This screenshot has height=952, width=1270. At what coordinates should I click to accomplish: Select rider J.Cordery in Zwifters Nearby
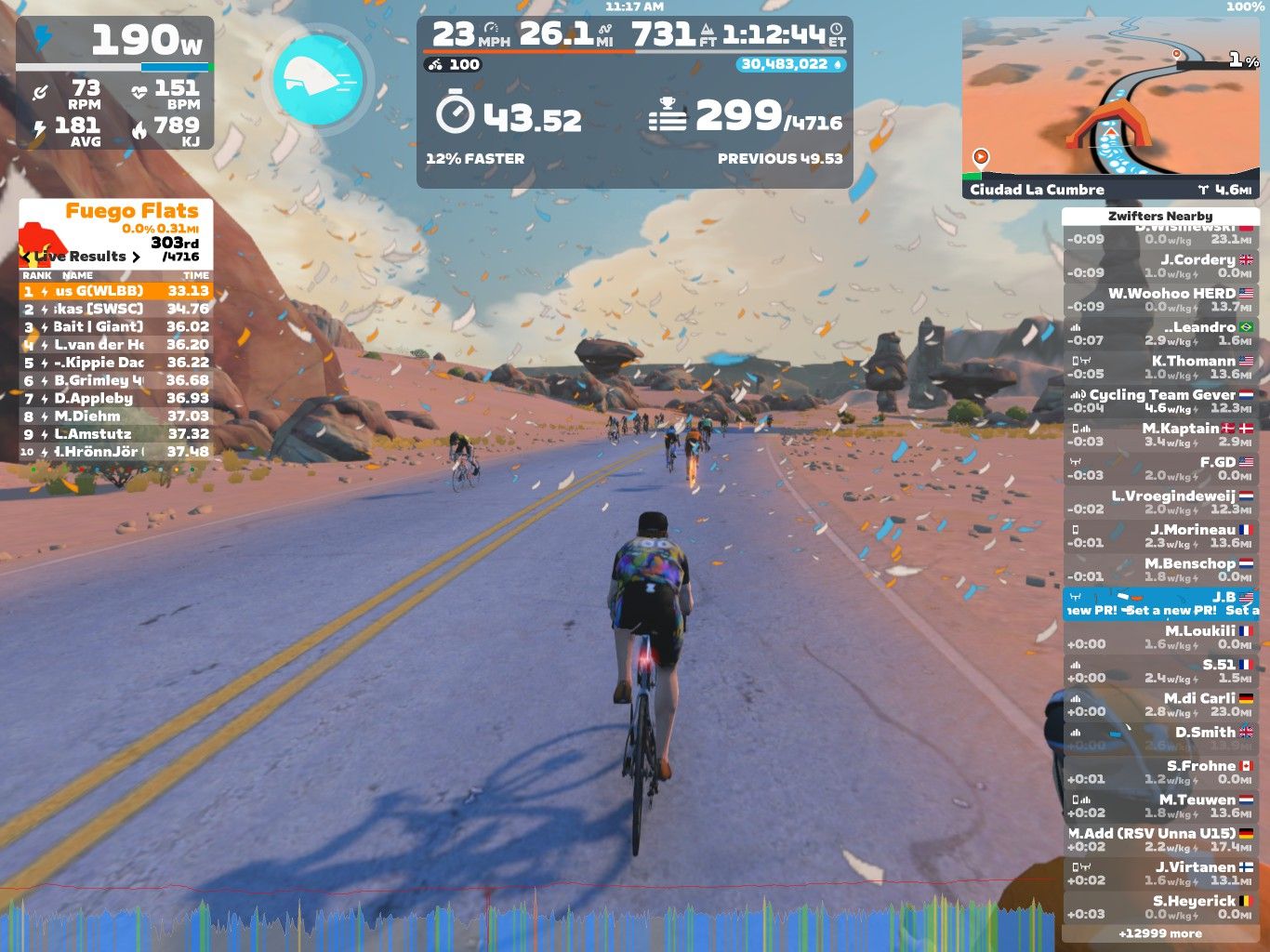(x=1159, y=266)
